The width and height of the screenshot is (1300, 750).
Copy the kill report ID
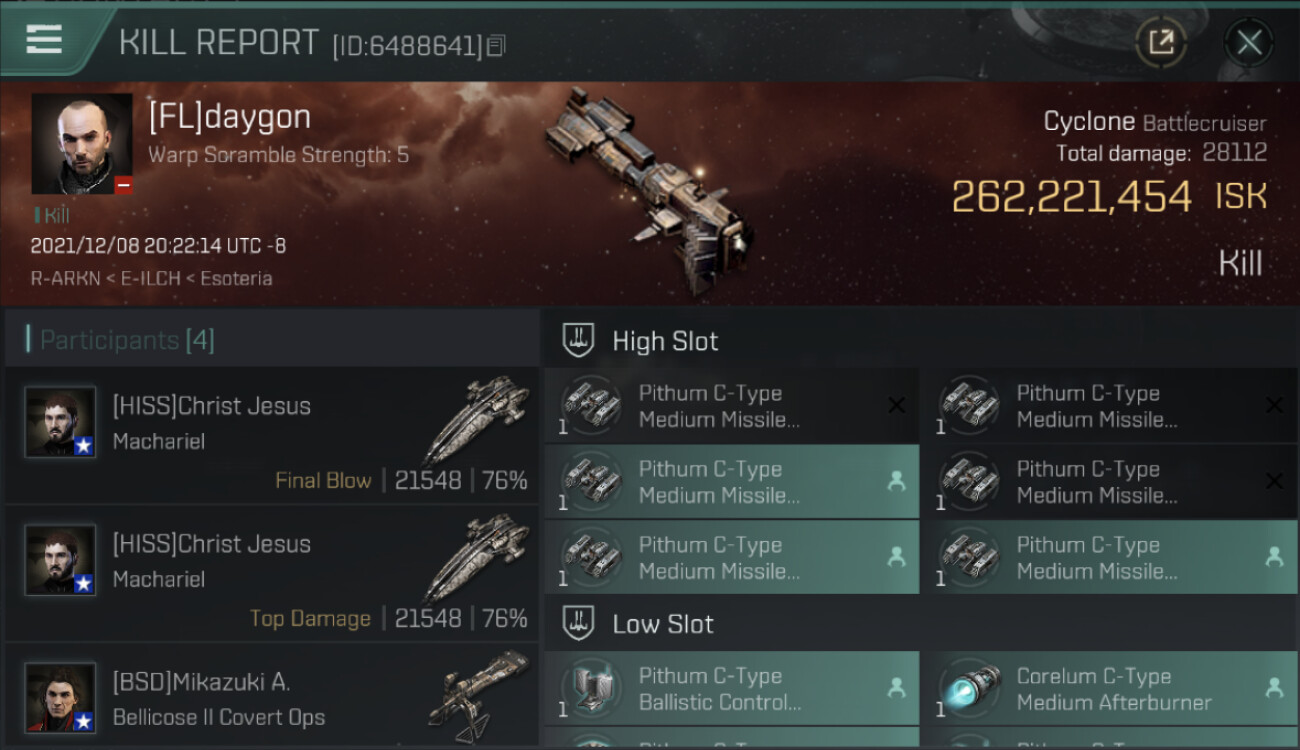point(496,46)
